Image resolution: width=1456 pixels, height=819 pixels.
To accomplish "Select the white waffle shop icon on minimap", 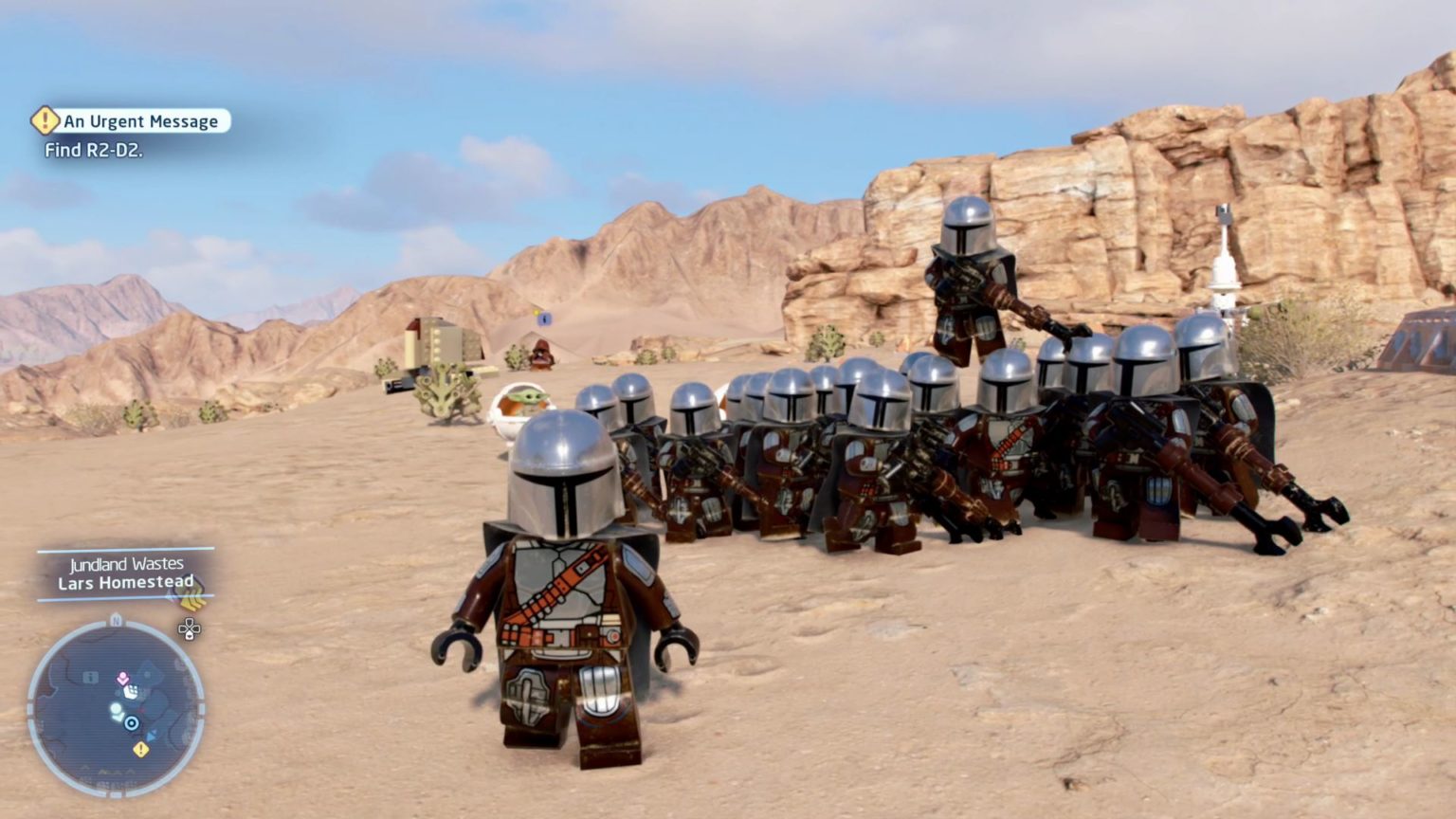I will [133, 692].
